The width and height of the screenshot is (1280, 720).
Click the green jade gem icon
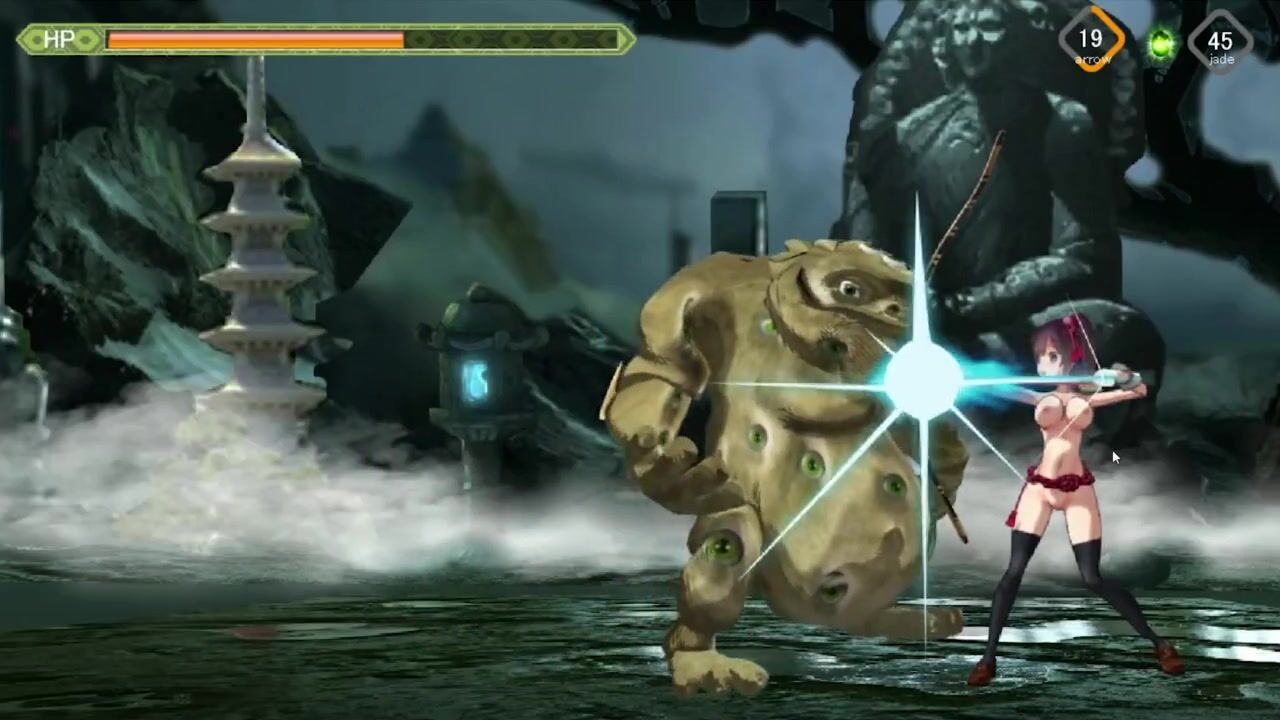pos(1161,44)
